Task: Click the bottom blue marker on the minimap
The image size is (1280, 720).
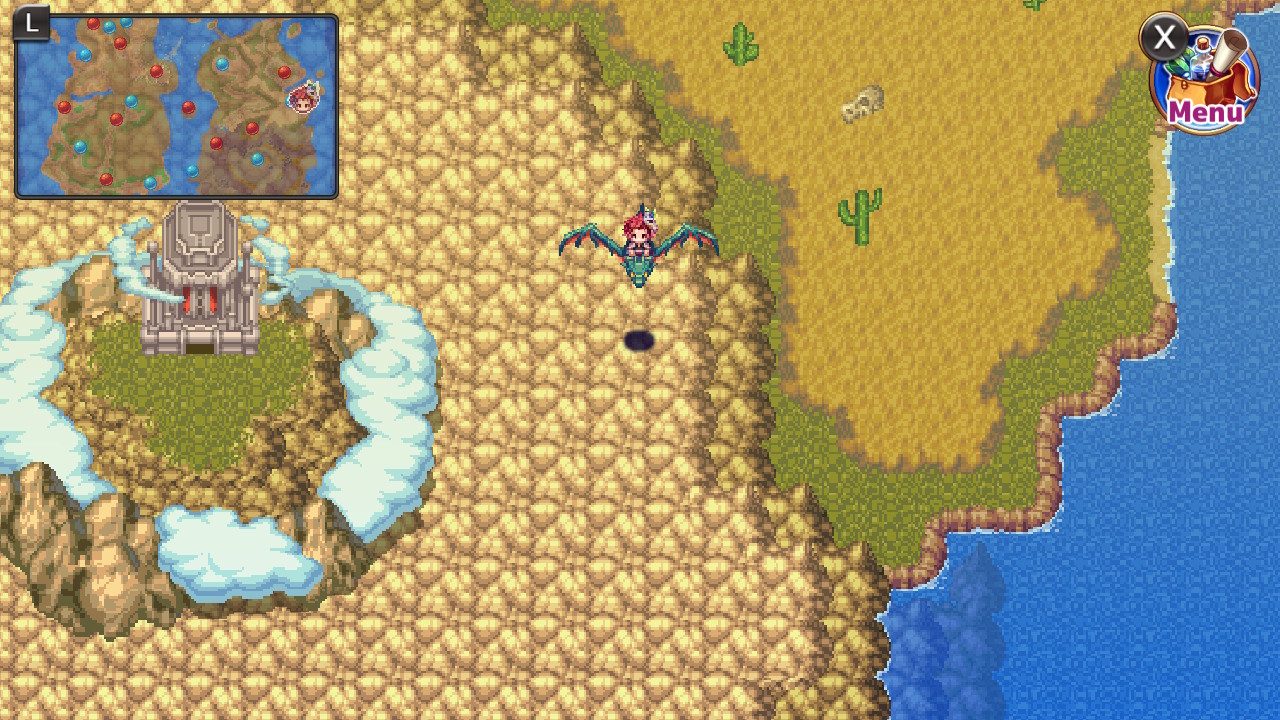Action: tap(151, 181)
